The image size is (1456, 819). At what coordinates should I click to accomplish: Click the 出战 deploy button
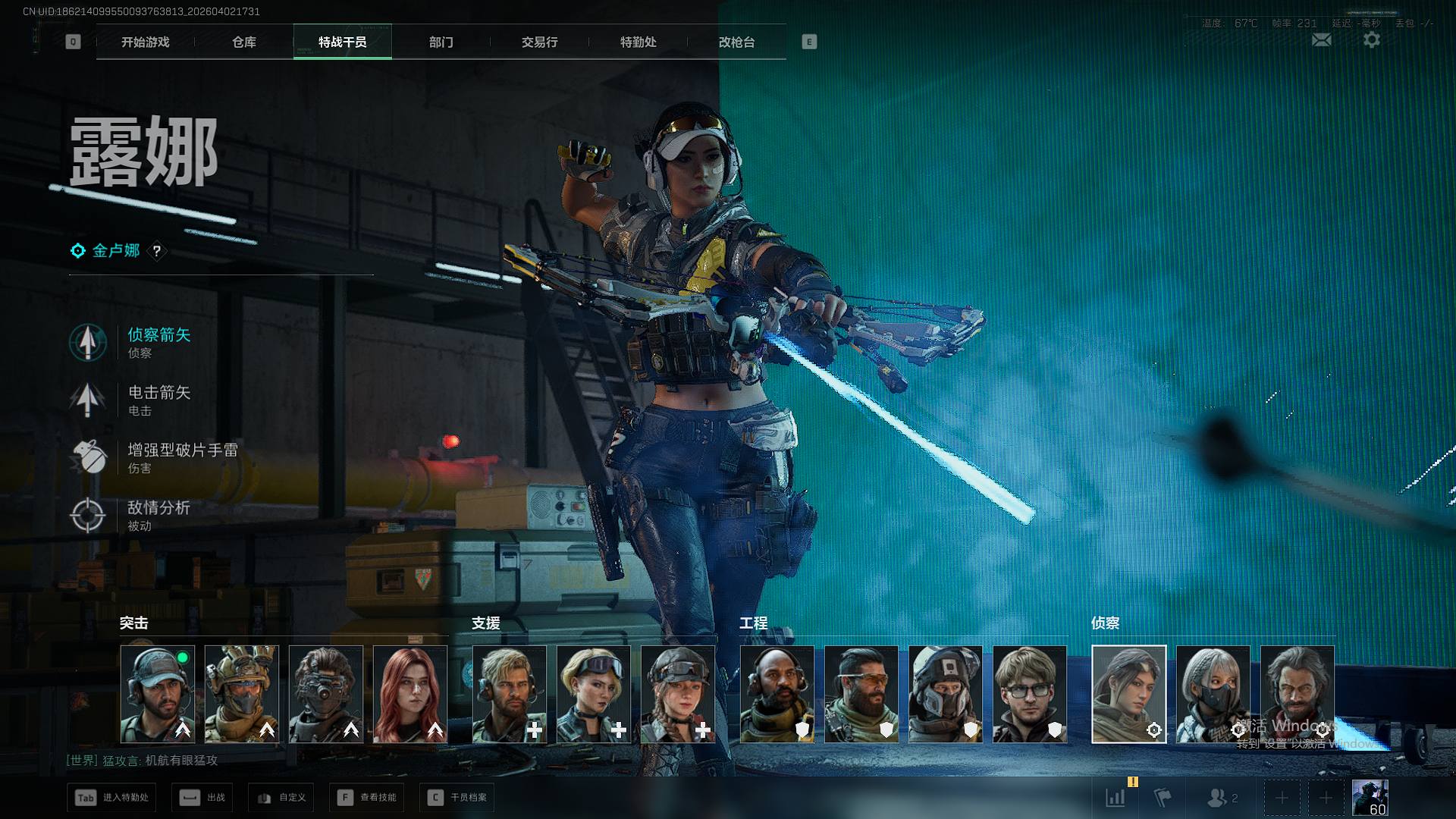(203, 798)
